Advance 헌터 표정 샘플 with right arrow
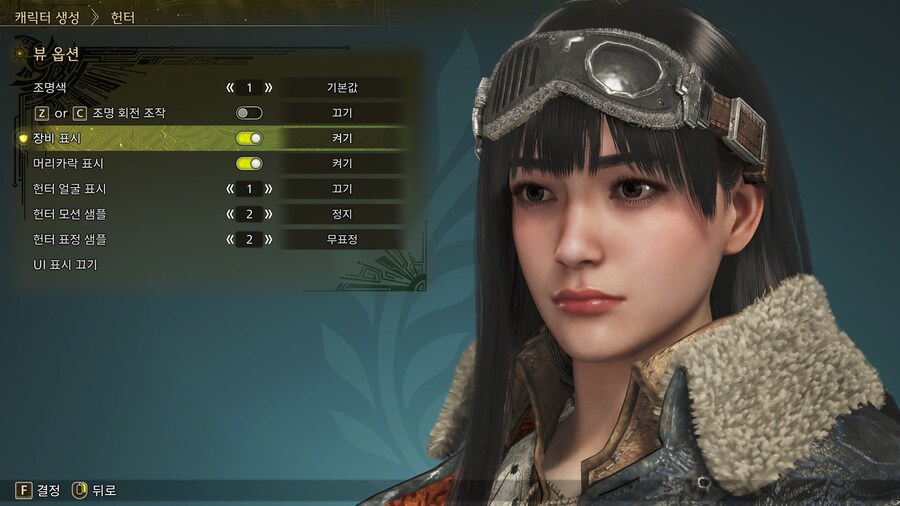Image resolution: width=900 pixels, height=506 pixels. point(268,239)
